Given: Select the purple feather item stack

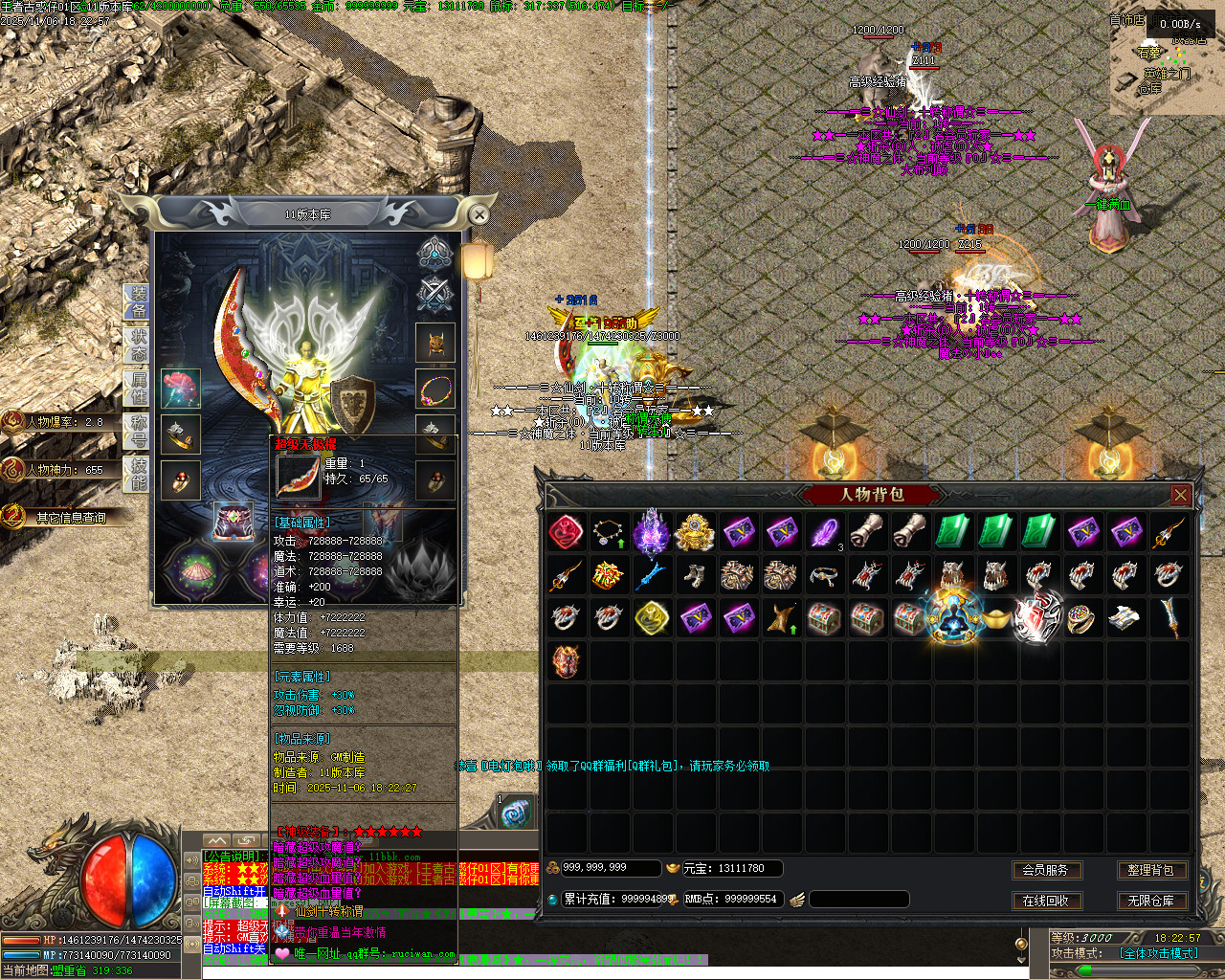Looking at the screenshot, I should [x=825, y=532].
